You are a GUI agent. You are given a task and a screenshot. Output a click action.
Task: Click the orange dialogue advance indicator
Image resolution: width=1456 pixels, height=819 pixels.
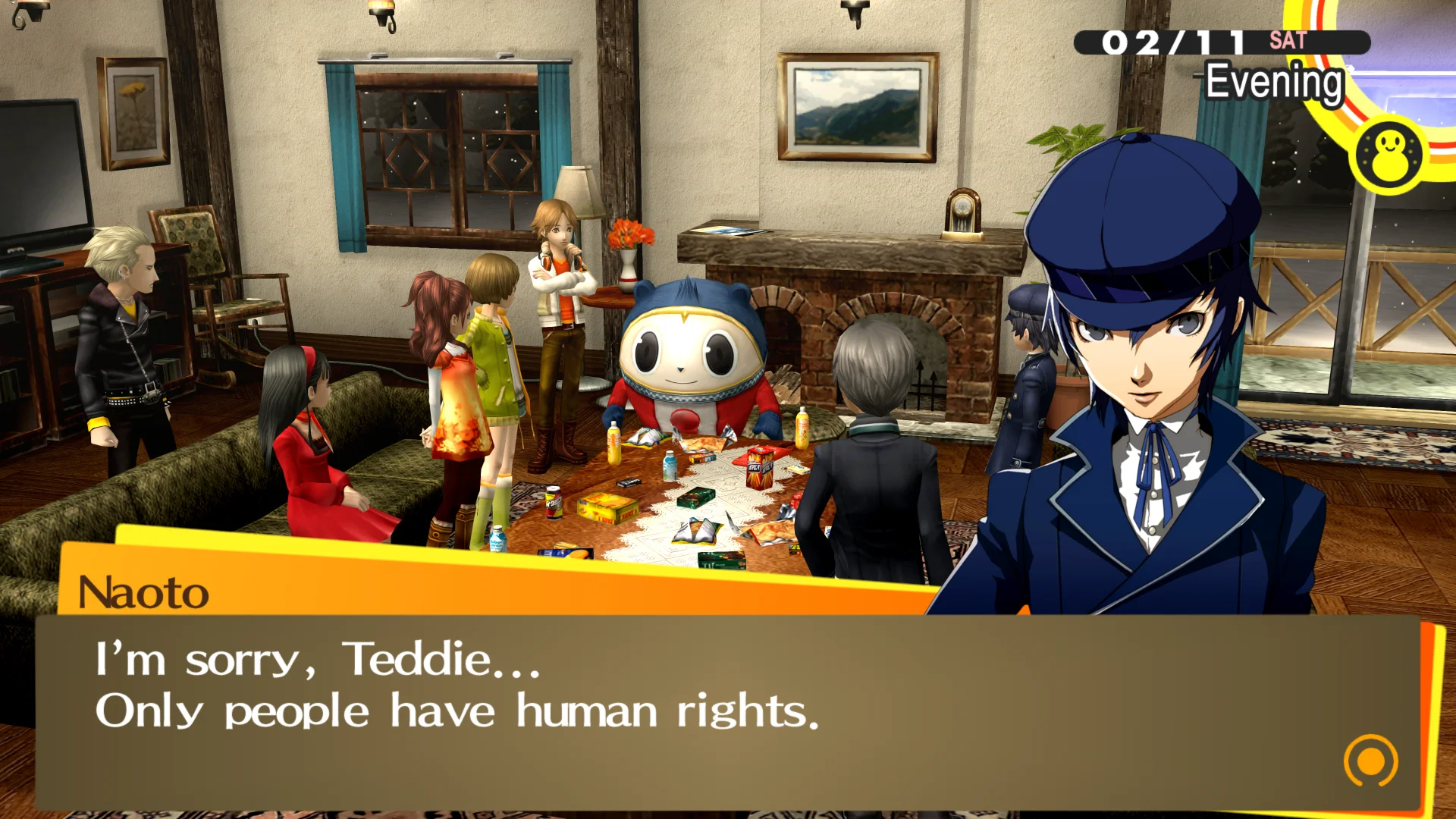click(1370, 761)
